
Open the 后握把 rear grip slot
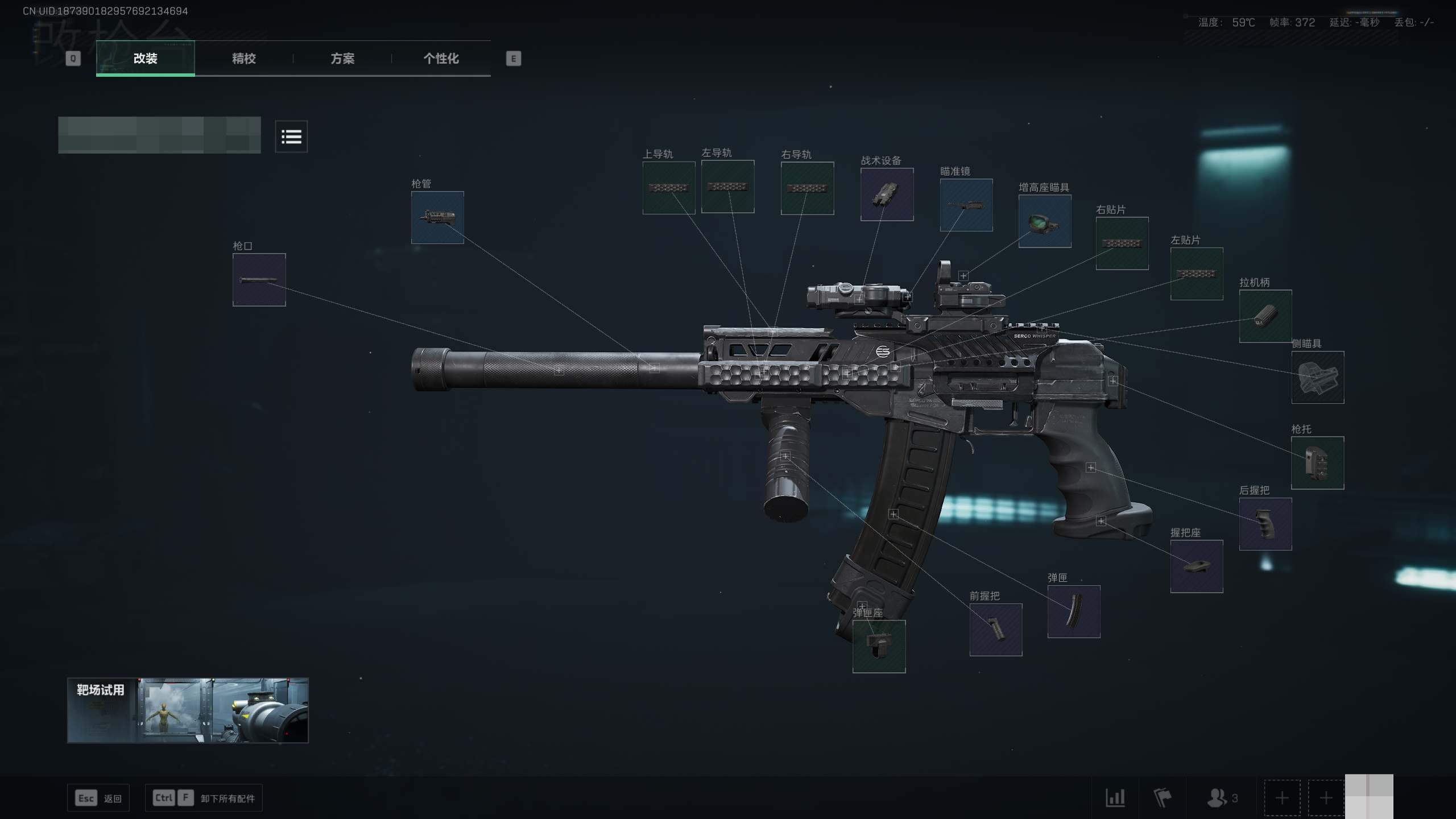[1265, 524]
